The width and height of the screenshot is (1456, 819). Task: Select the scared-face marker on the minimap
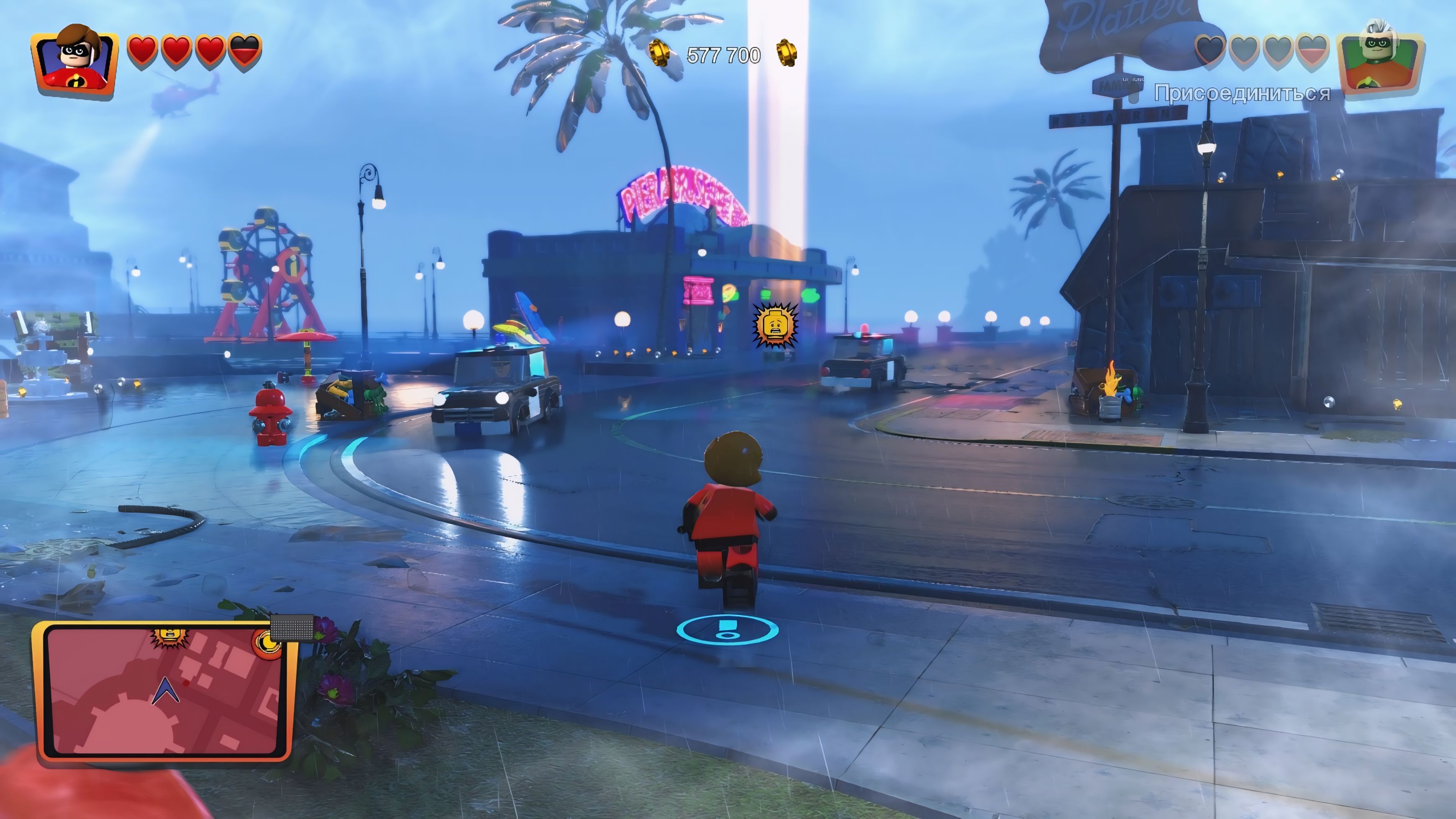coord(167,635)
